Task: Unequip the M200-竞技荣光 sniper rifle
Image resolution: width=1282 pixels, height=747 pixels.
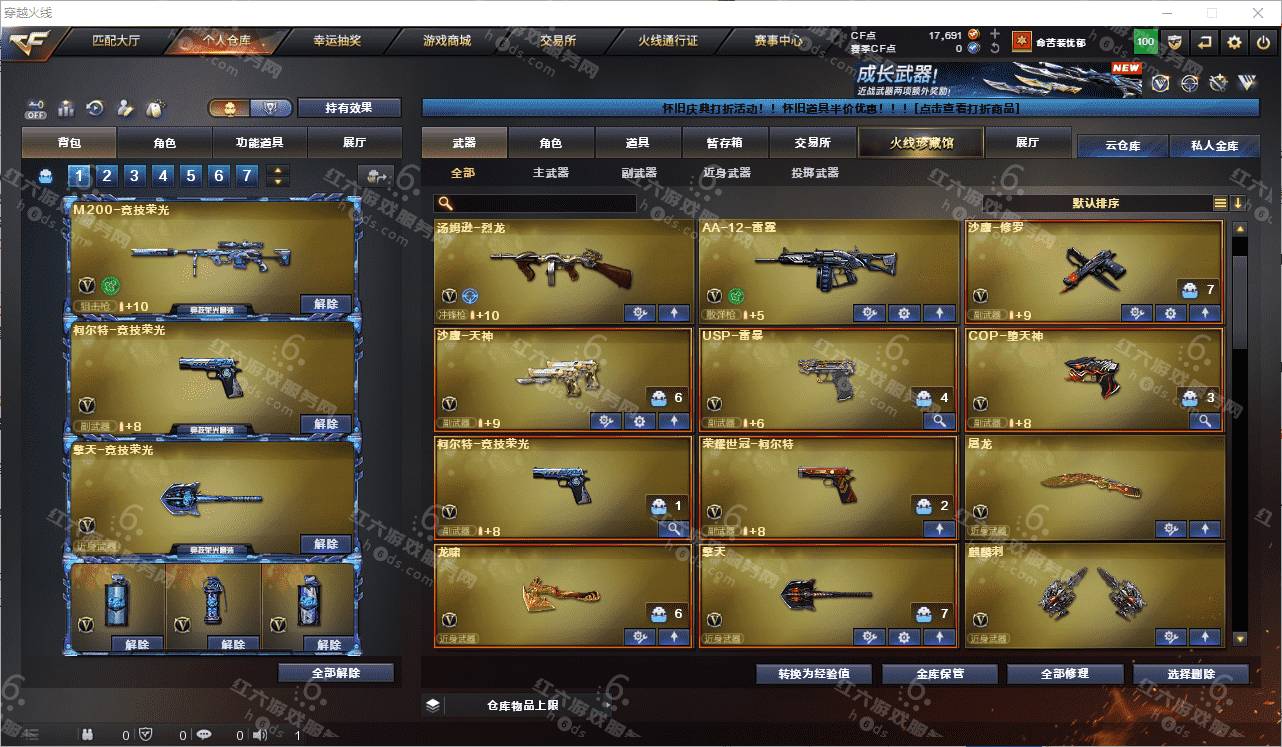Action: click(x=326, y=304)
